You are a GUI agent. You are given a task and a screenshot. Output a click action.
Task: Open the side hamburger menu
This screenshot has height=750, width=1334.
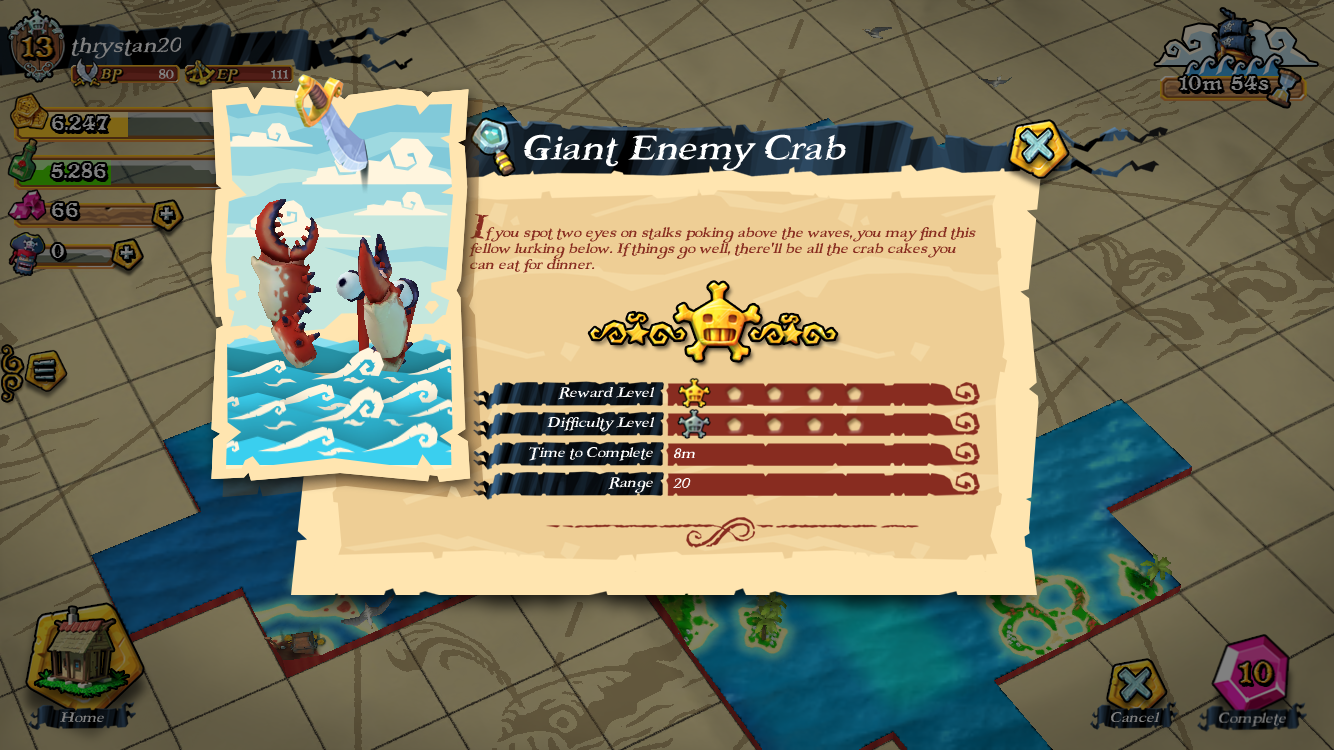(44, 370)
